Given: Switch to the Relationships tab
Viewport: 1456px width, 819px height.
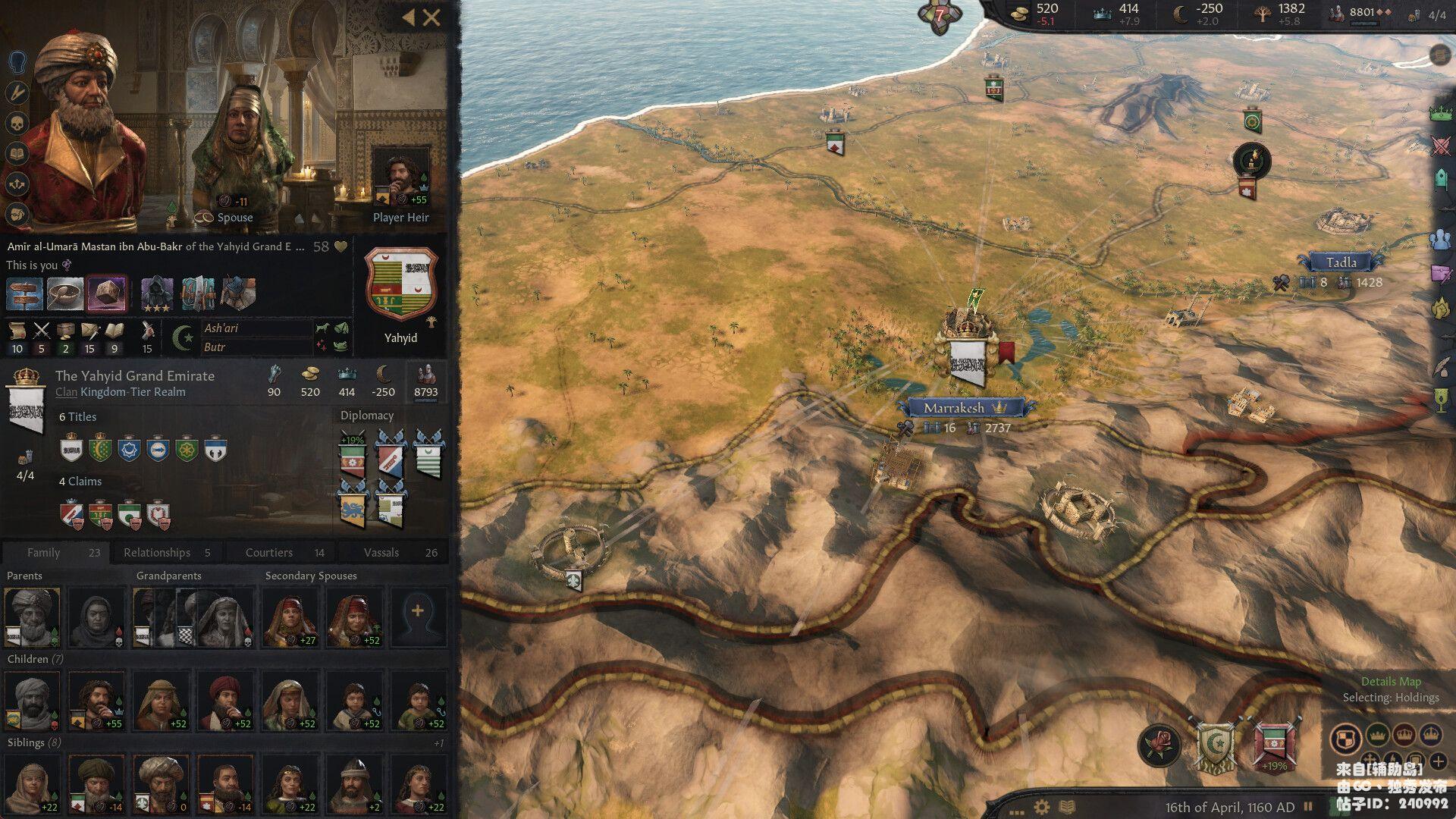Looking at the screenshot, I should pos(166,552).
